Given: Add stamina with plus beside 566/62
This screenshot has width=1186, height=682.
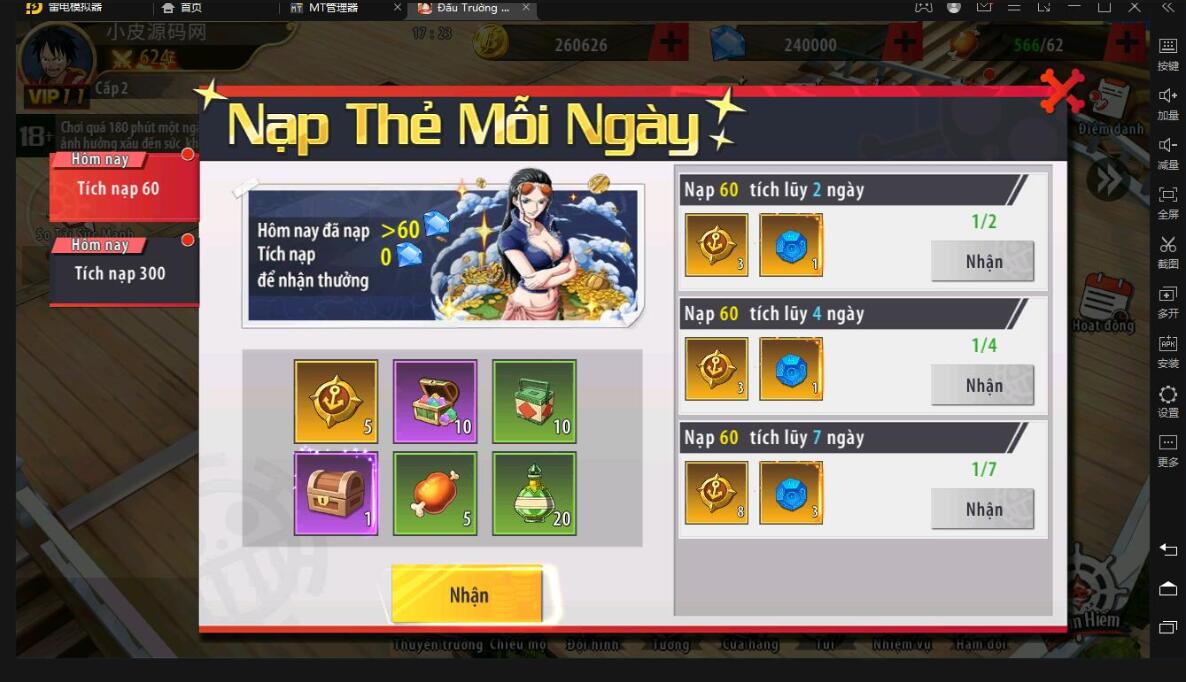Looking at the screenshot, I should [x=1127, y=44].
